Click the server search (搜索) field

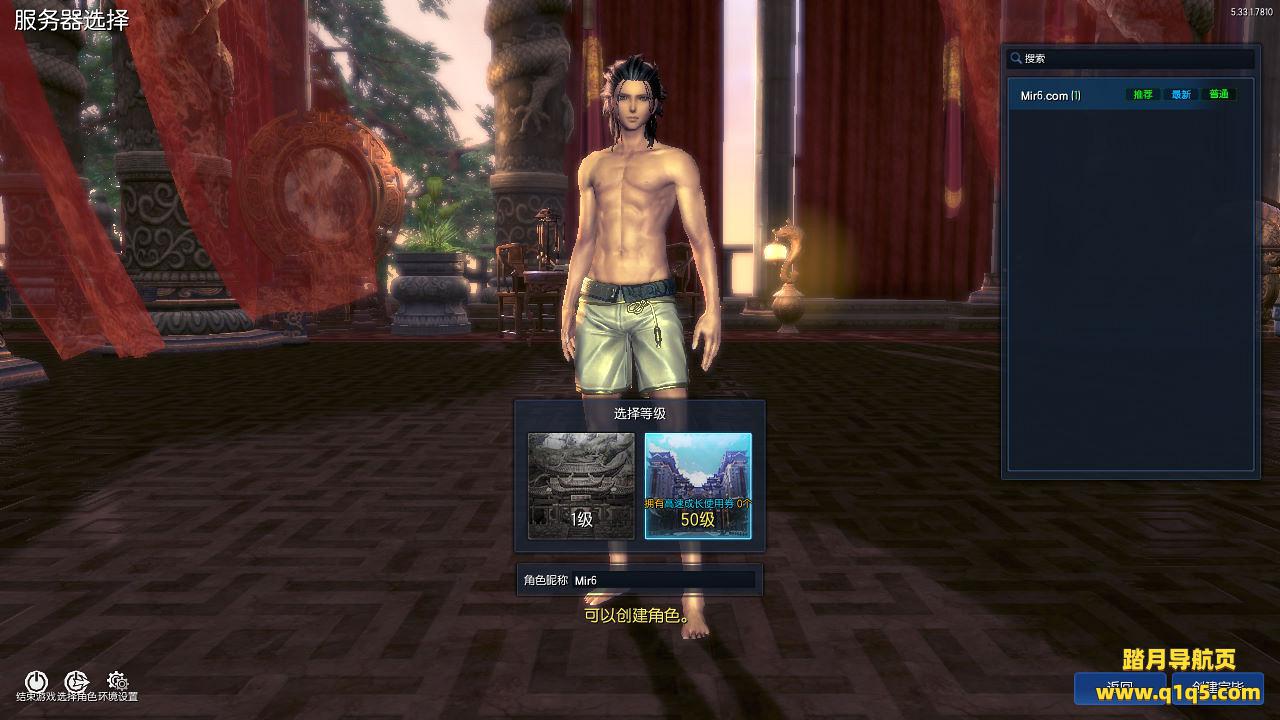click(x=1135, y=59)
